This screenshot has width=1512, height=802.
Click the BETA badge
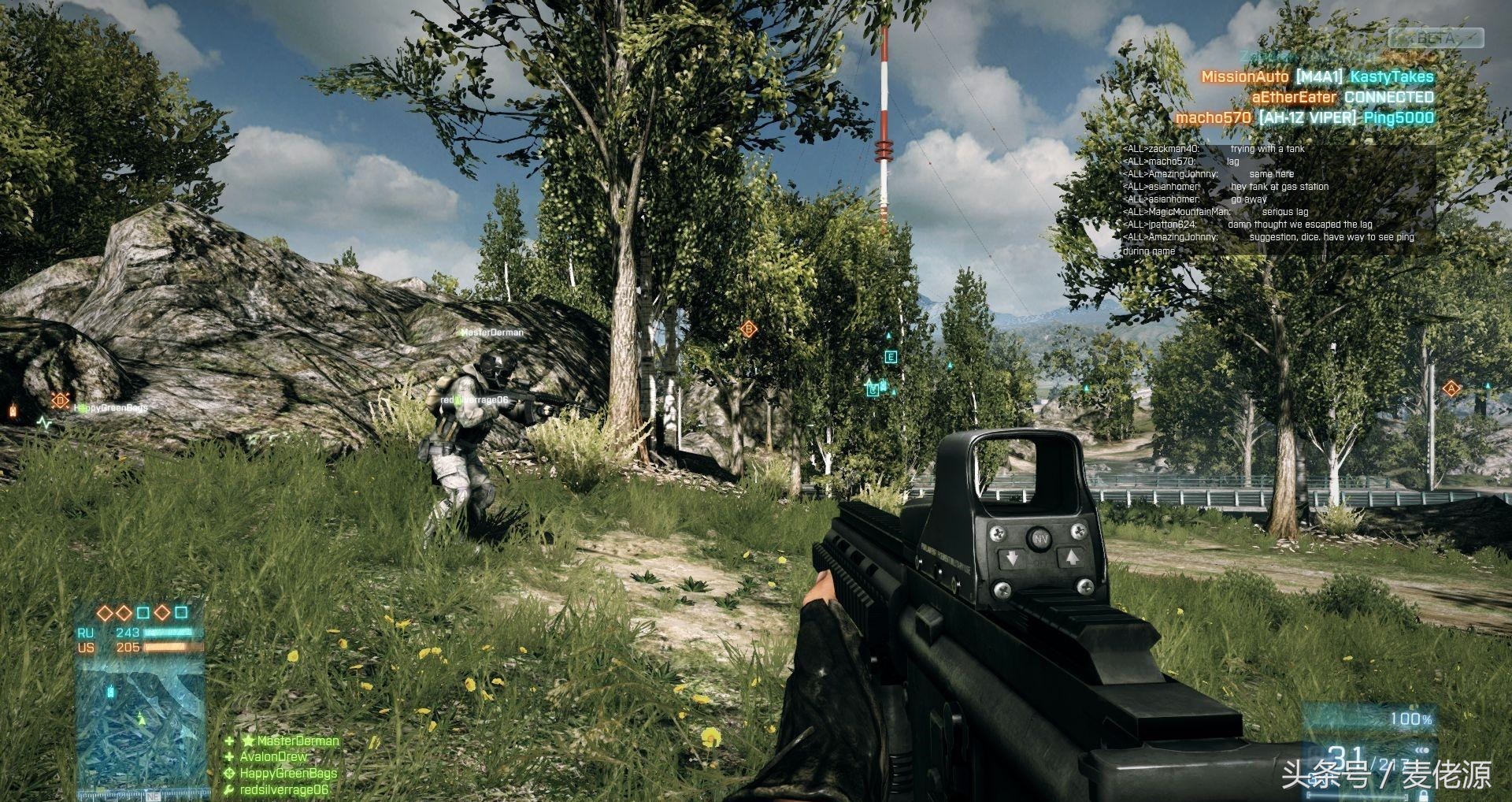[1435, 37]
